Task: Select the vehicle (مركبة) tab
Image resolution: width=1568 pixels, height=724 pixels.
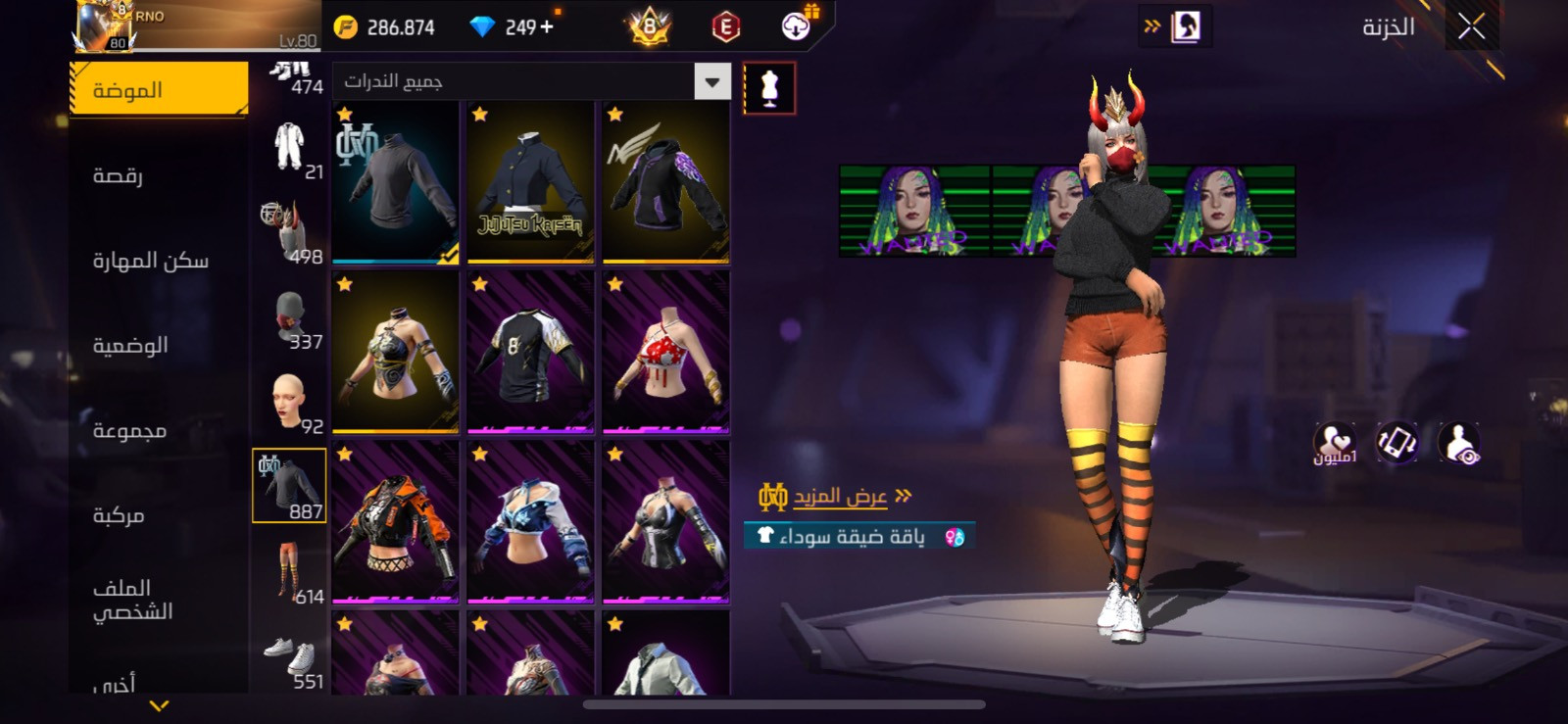Action: pyautogui.click(x=119, y=515)
